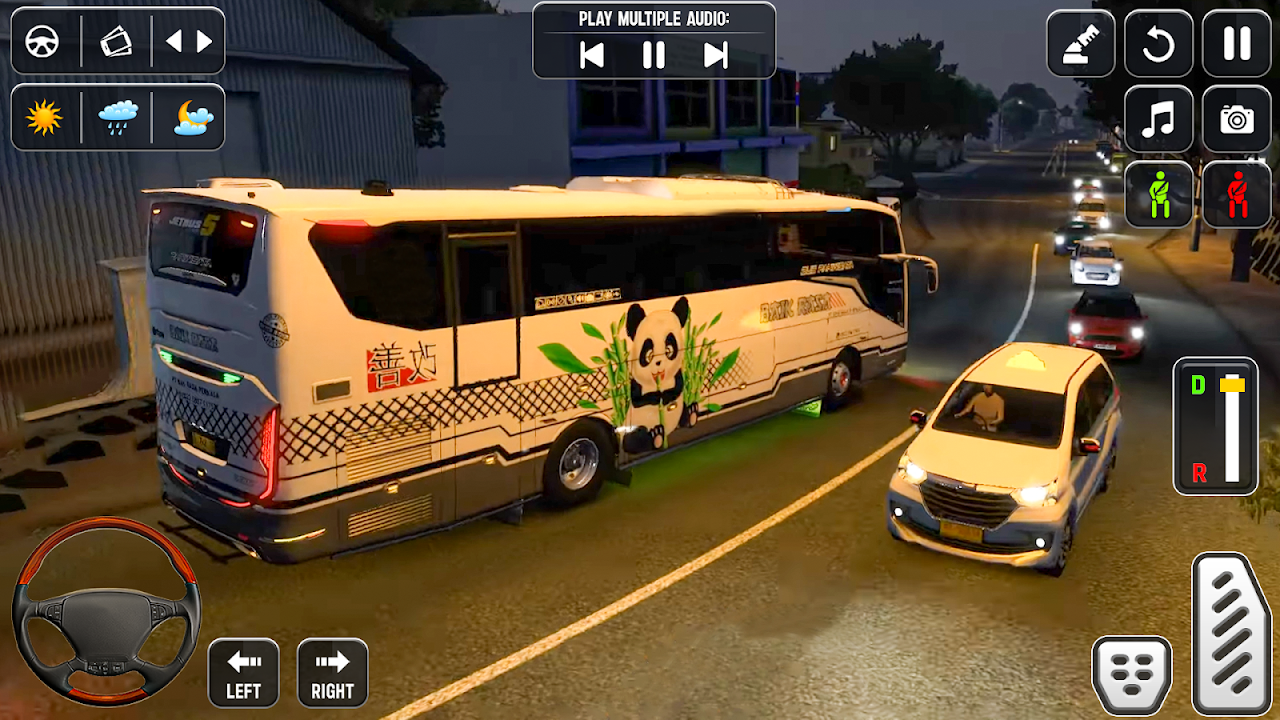
Task: Toggle the music note button
Action: click(1159, 119)
